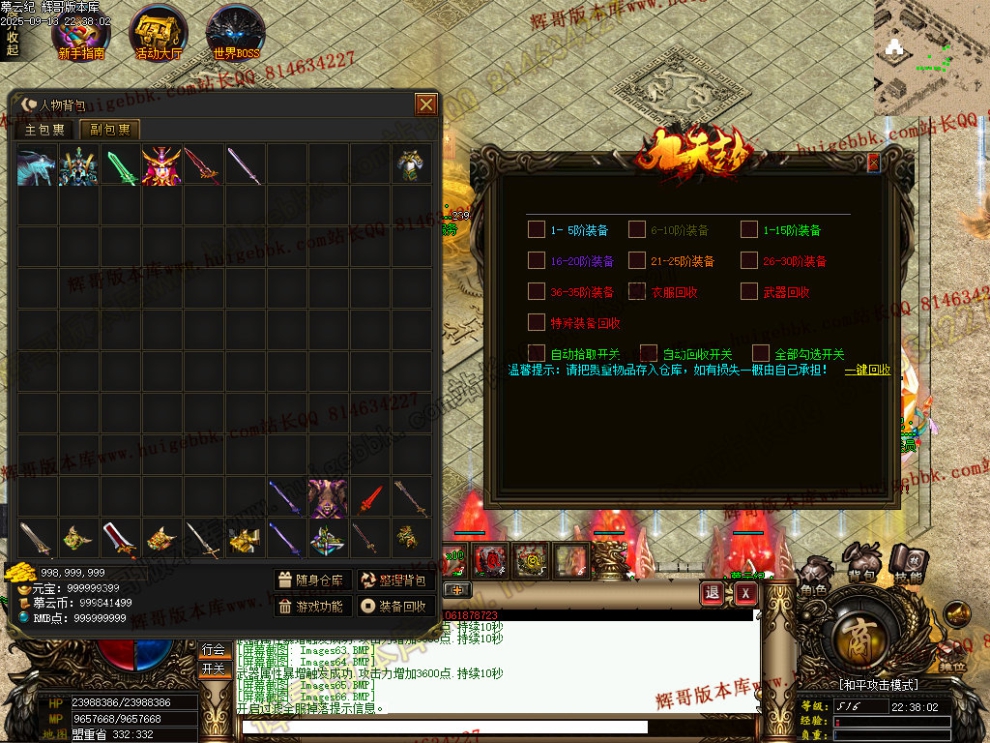Open the 游戏功能 game functions menu
The height and width of the screenshot is (743, 990).
[x=313, y=606]
